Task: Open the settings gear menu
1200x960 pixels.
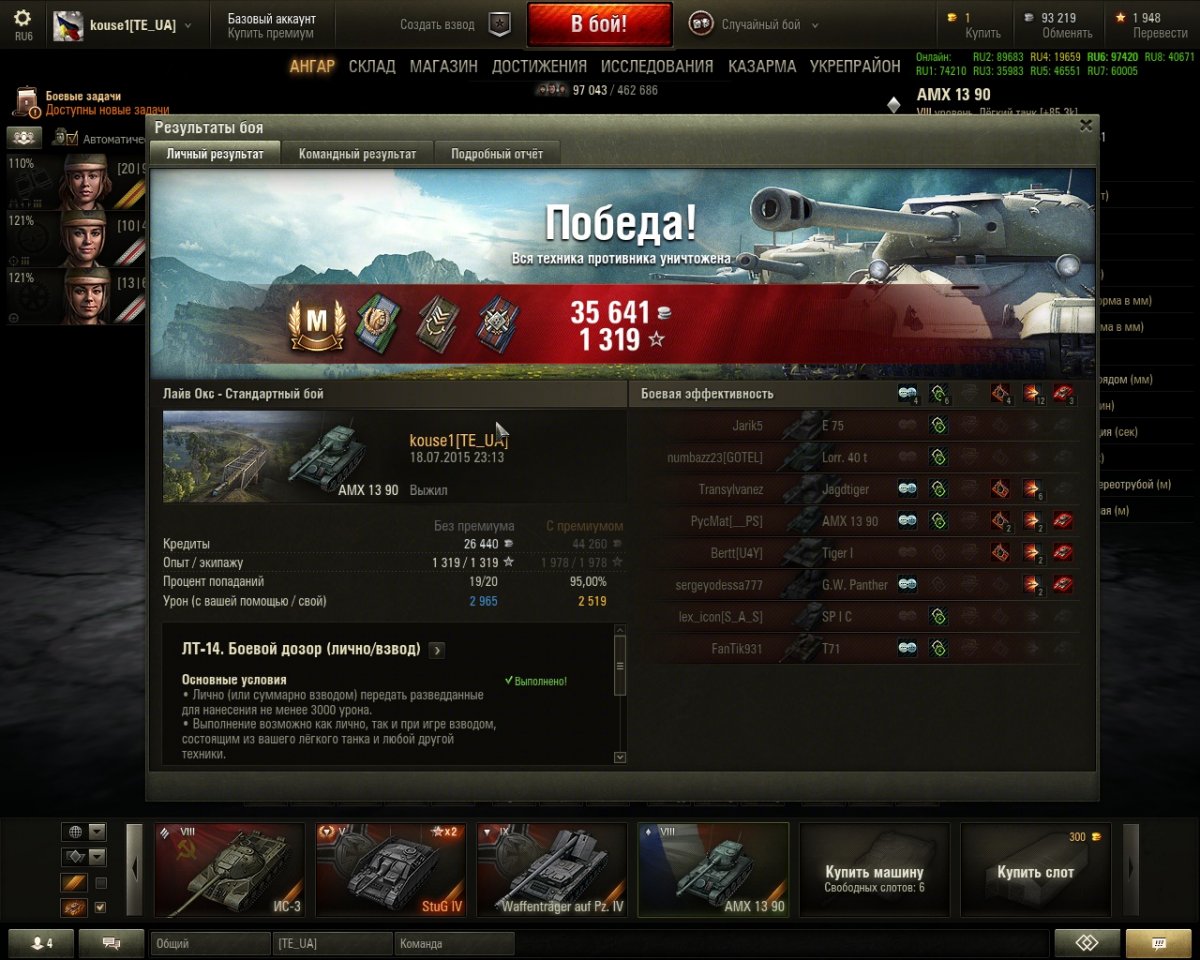Action: coord(22,19)
